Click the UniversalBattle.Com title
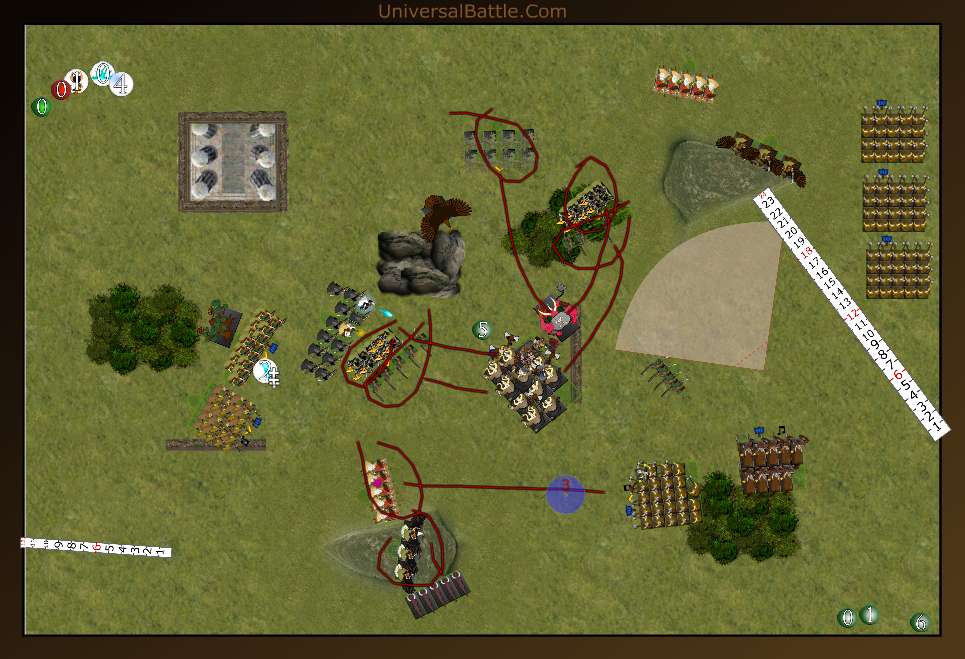Screen dimensions: 965x659 (472, 11)
